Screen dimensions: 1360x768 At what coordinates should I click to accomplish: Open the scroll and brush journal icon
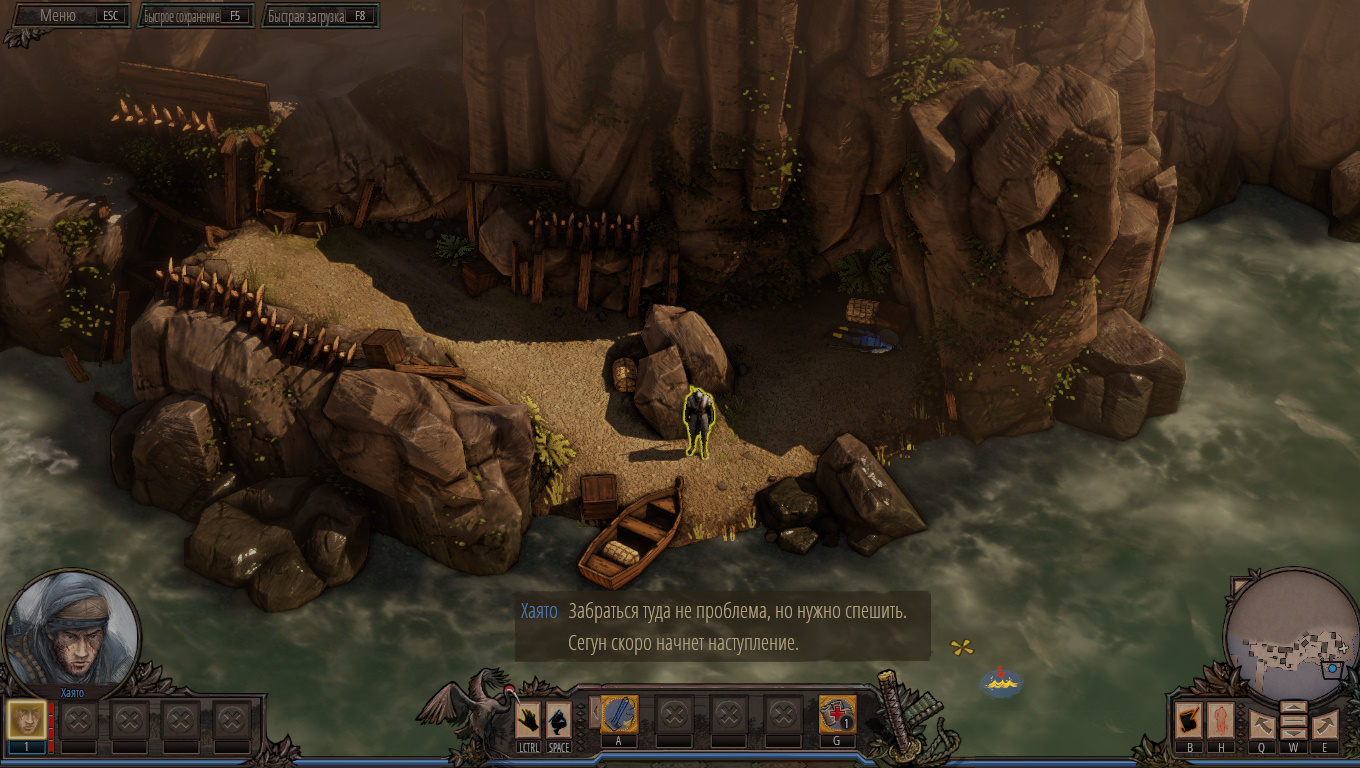[1189, 719]
